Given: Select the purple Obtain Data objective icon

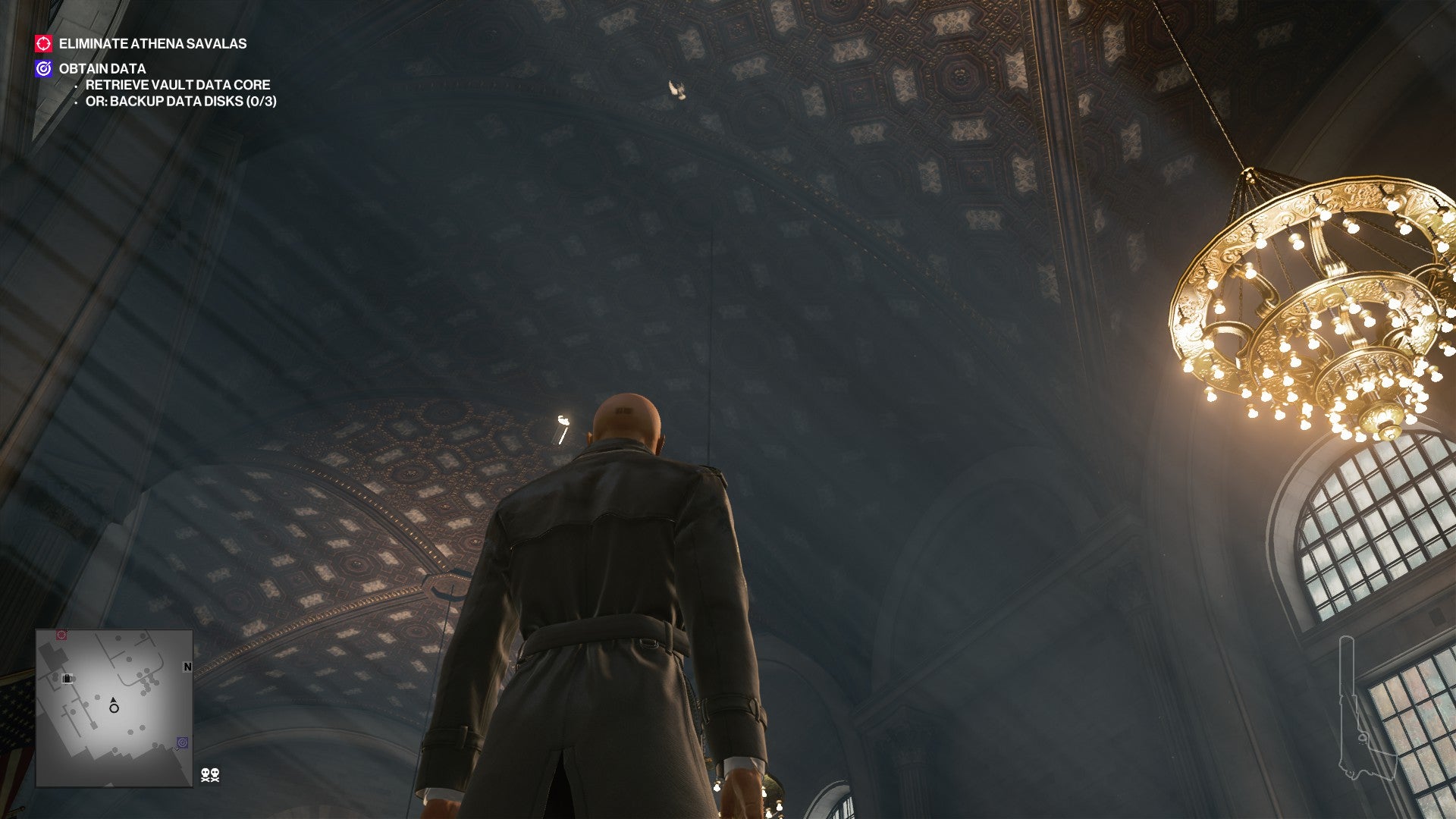Looking at the screenshot, I should pos(43,68).
